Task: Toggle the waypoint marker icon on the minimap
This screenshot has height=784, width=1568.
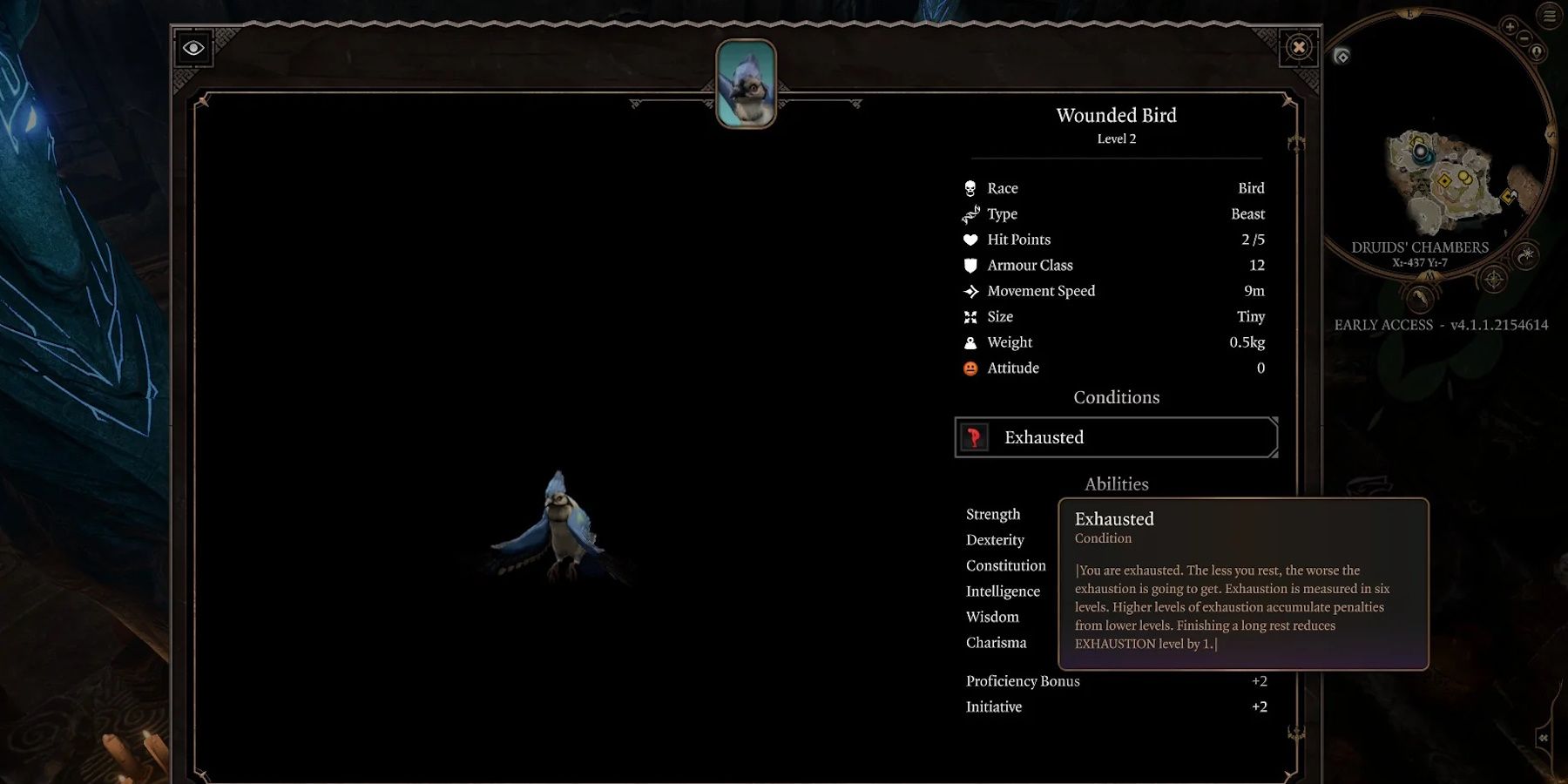Action: [1342, 57]
